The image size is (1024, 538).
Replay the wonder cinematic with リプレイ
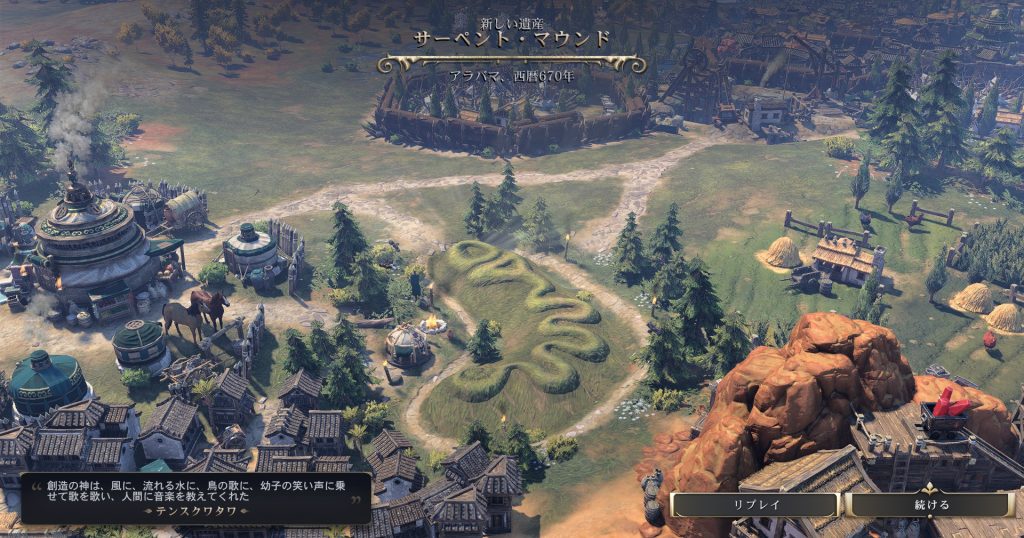pyautogui.click(x=755, y=505)
